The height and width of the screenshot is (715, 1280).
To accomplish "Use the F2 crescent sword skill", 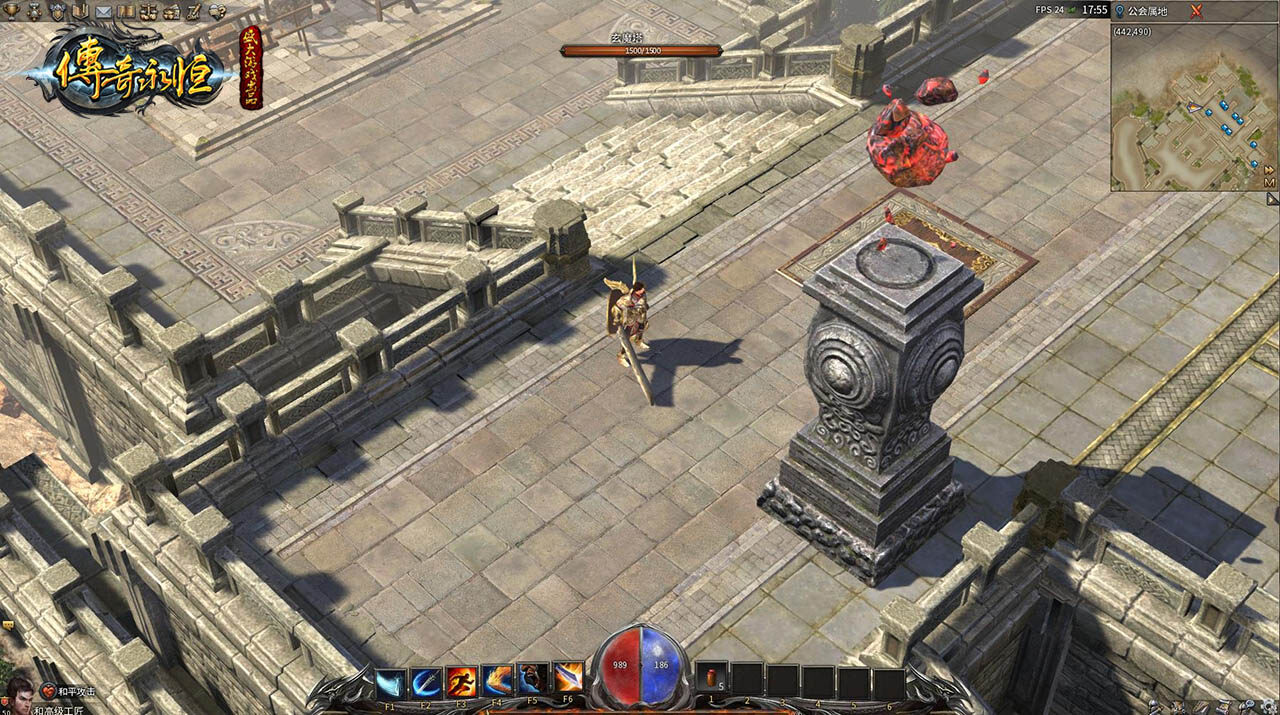I will pos(427,680).
